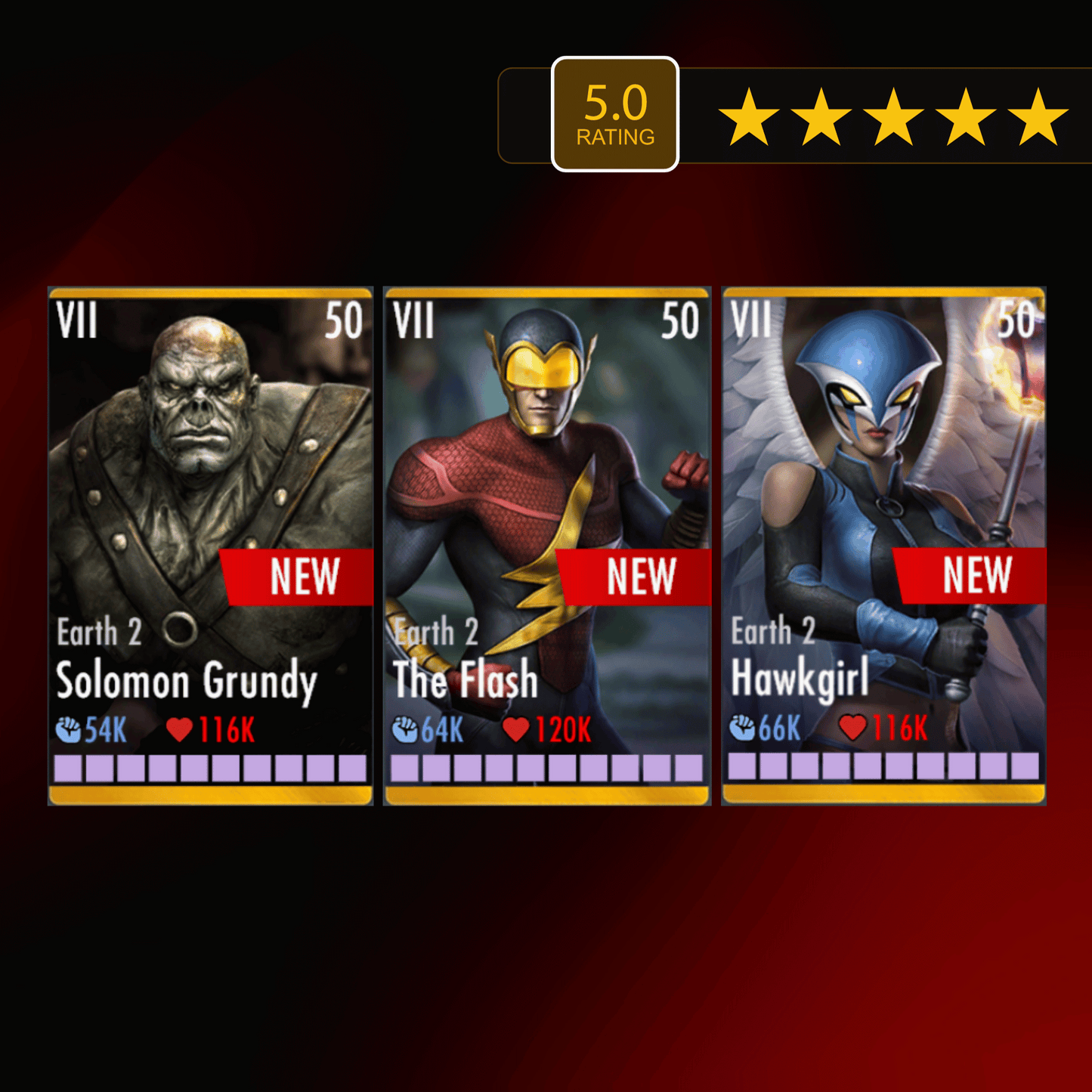Click the upgrade progress bar under The Flash
The width and height of the screenshot is (1092, 1092).
pos(546,768)
